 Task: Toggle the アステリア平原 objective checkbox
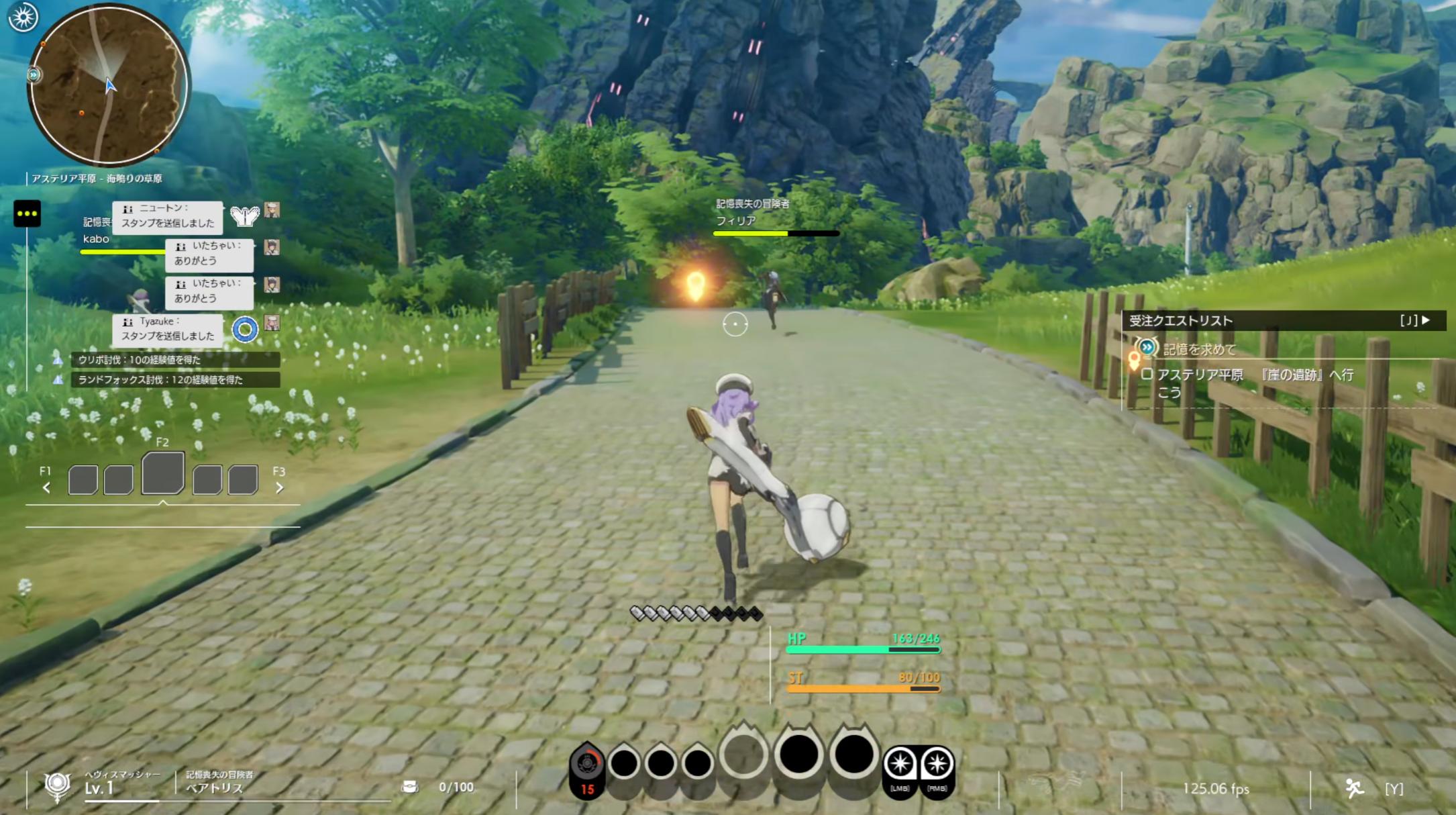(1147, 375)
